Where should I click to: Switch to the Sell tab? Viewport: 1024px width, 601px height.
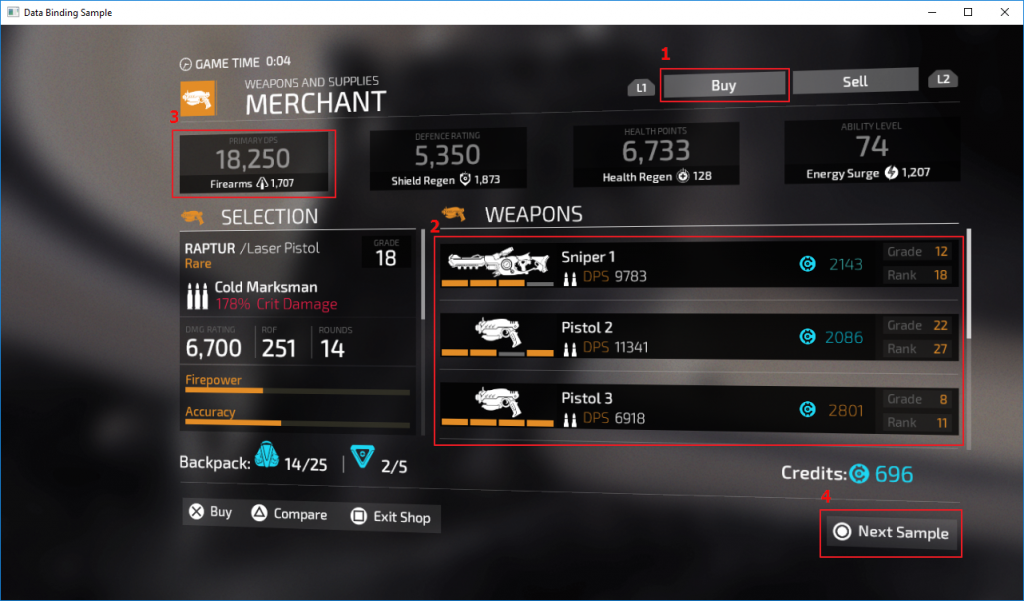[855, 82]
